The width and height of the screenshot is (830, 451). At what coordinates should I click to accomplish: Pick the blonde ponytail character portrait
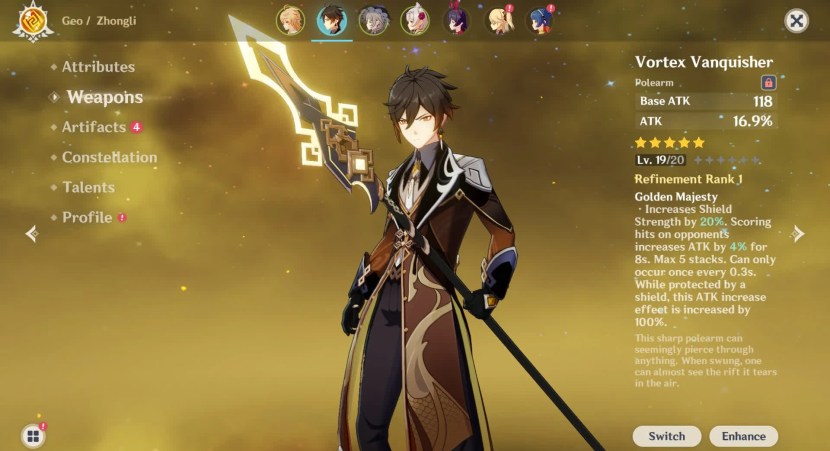498,20
